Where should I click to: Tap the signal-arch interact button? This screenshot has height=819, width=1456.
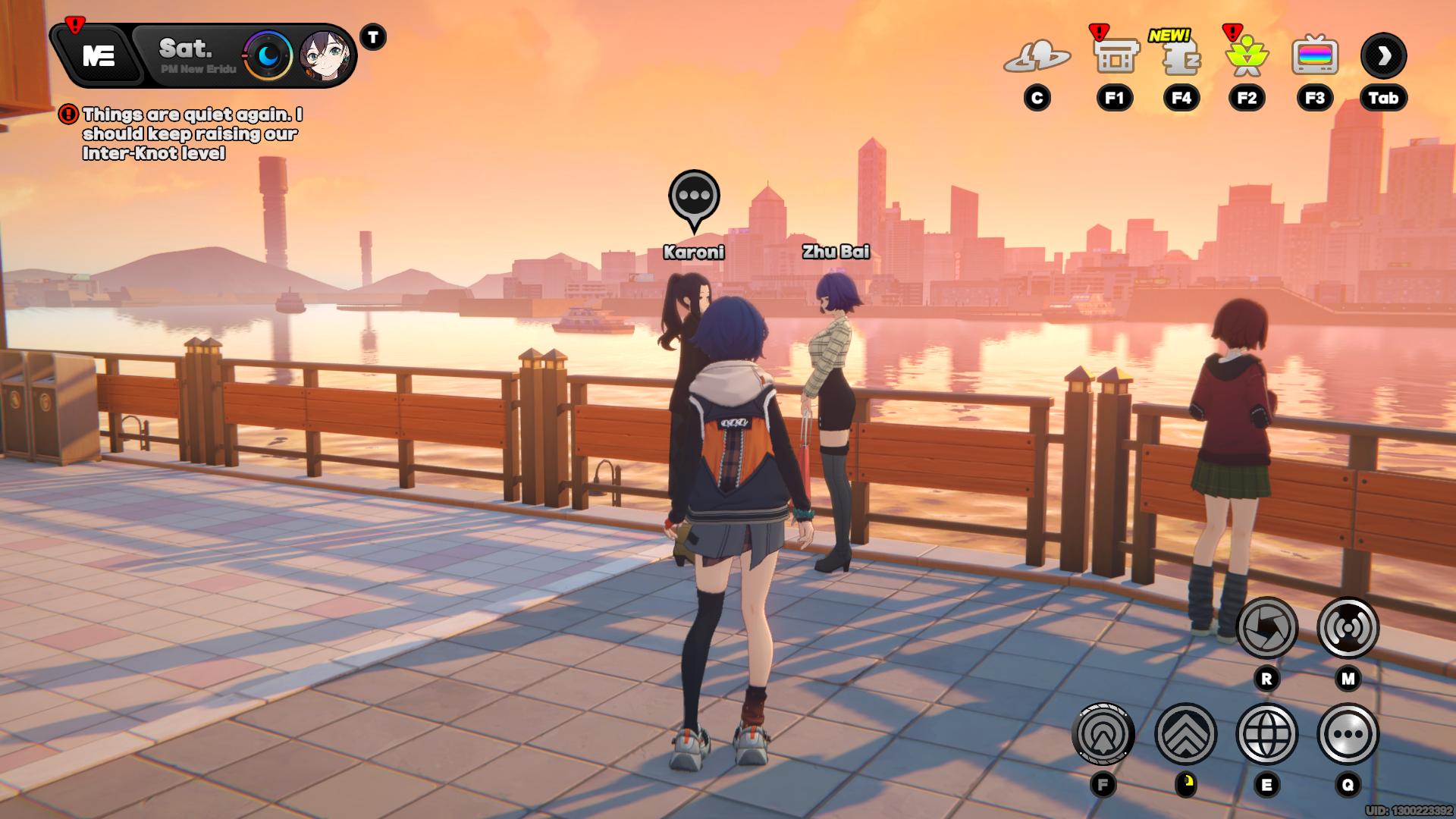(x=1103, y=734)
